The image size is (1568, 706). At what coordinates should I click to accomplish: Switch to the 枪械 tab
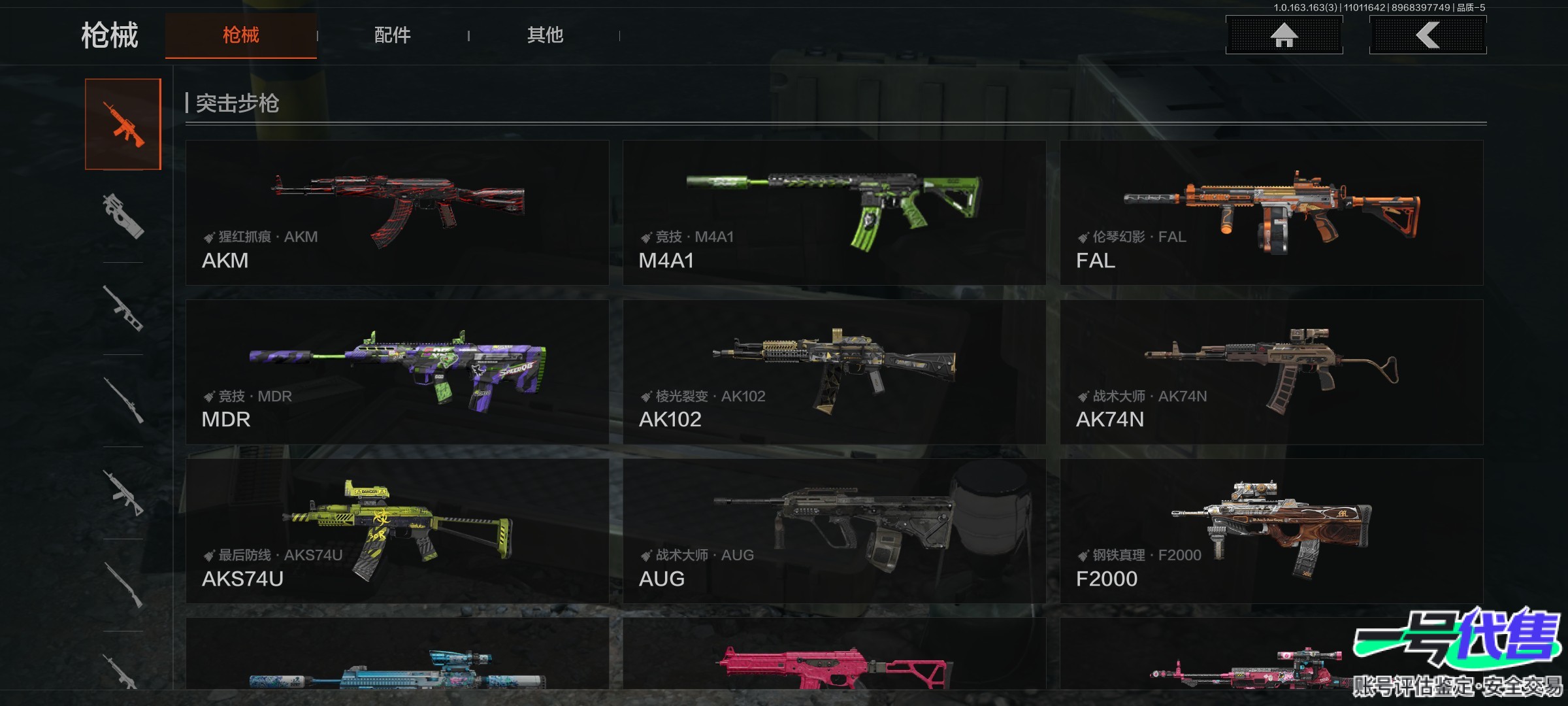pyautogui.click(x=240, y=35)
